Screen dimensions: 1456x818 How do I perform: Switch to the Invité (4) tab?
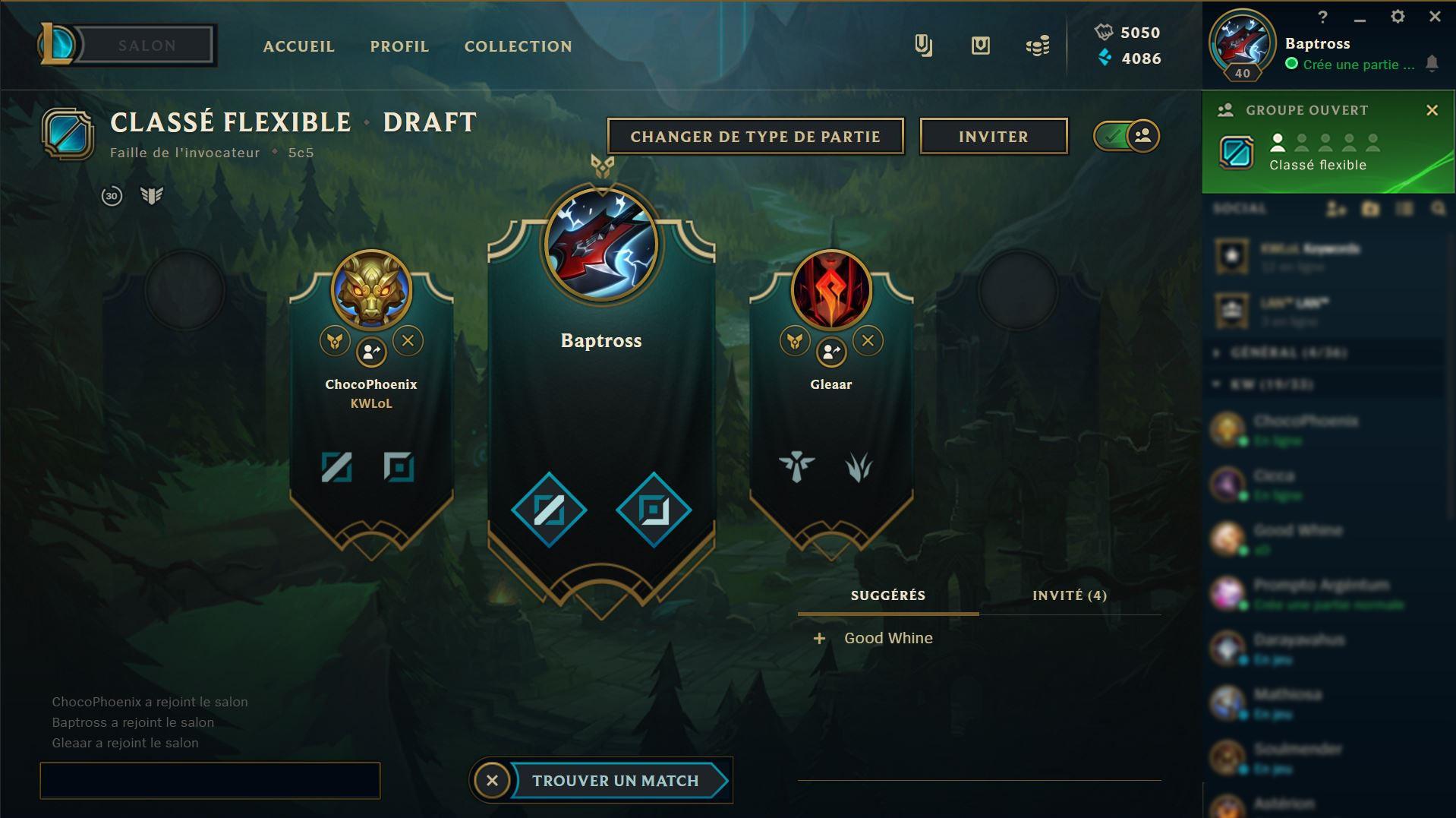(x=1069, y=595)
